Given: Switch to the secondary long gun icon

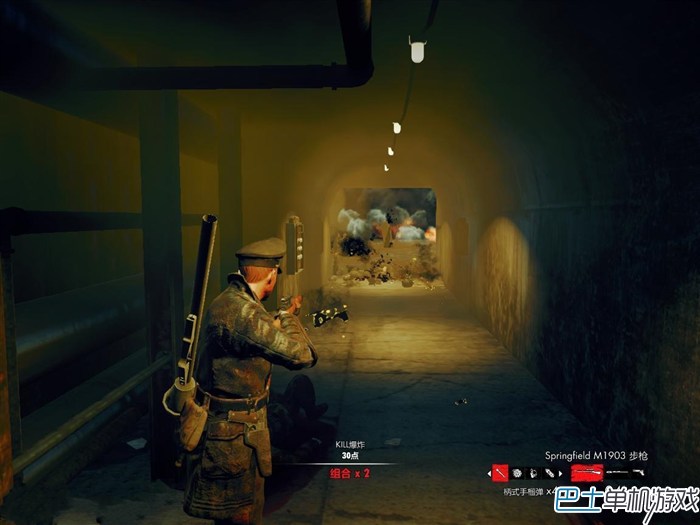Looking at the screenshot, I should point(617,472).
